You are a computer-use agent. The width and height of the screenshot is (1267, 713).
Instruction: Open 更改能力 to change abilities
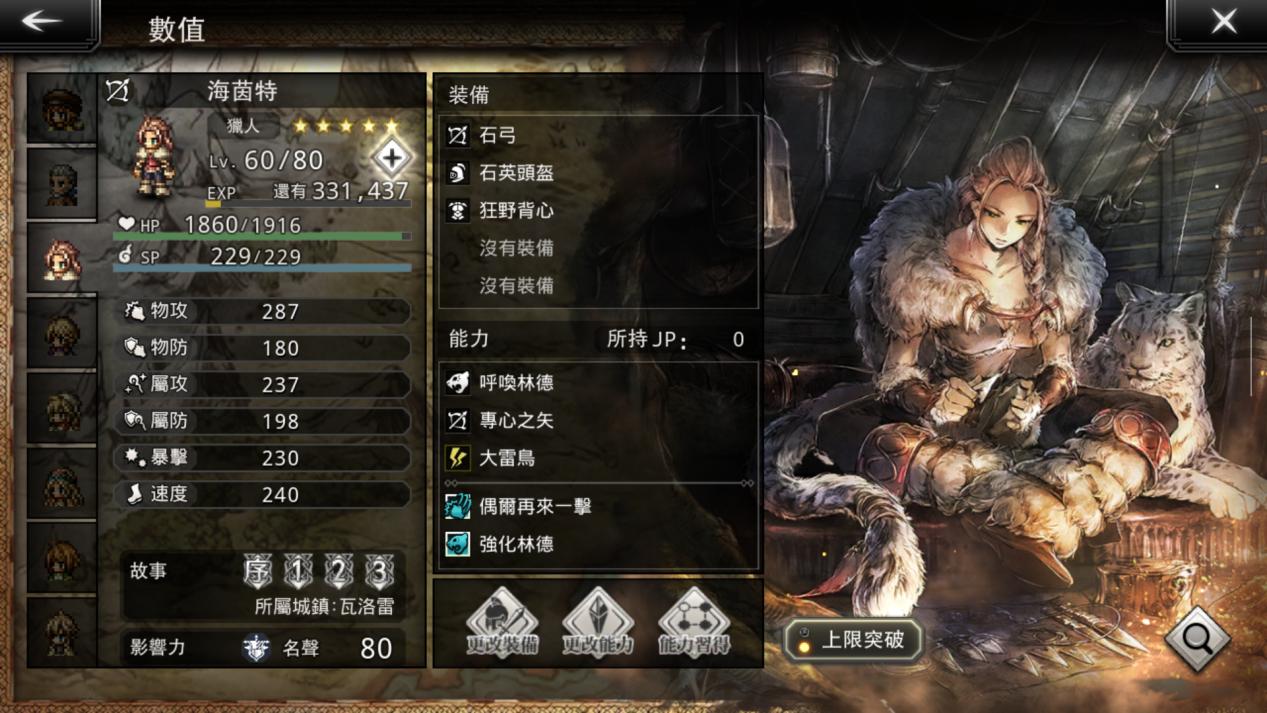[x=598, y=622]
